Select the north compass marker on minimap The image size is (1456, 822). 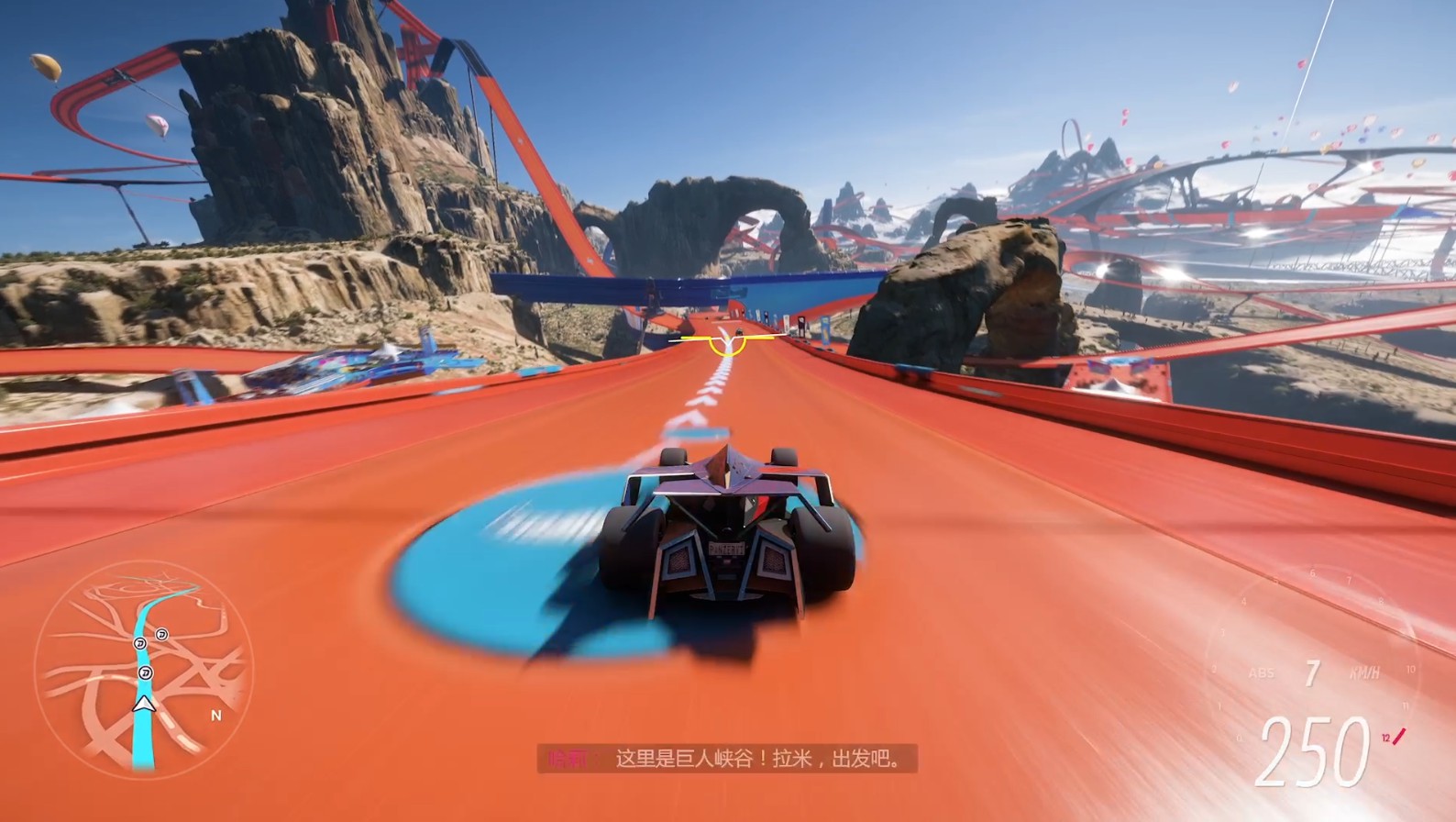pyautogui.click(x=216, y=716)
